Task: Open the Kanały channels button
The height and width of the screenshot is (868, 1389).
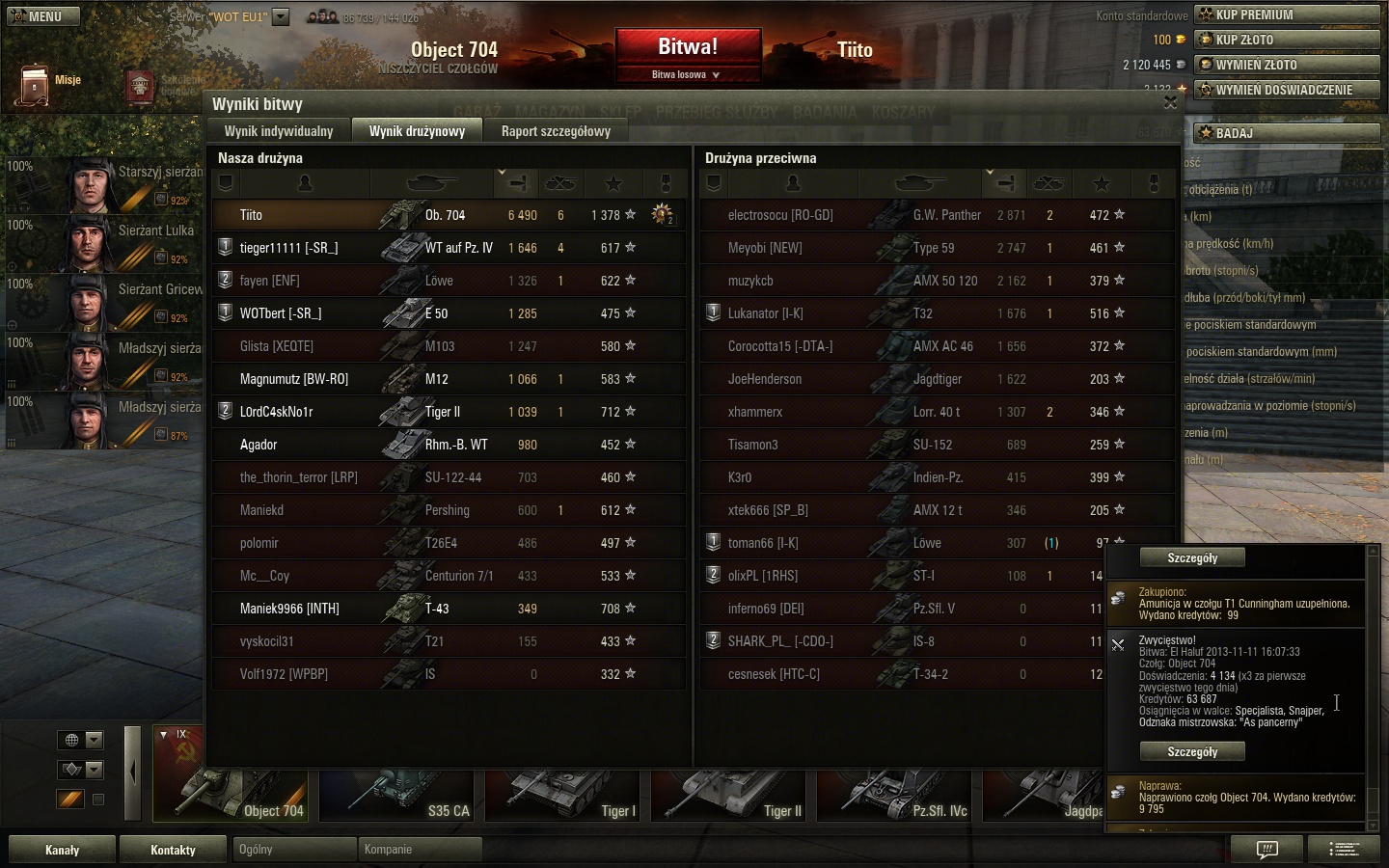Action: (x=63, y=850)
